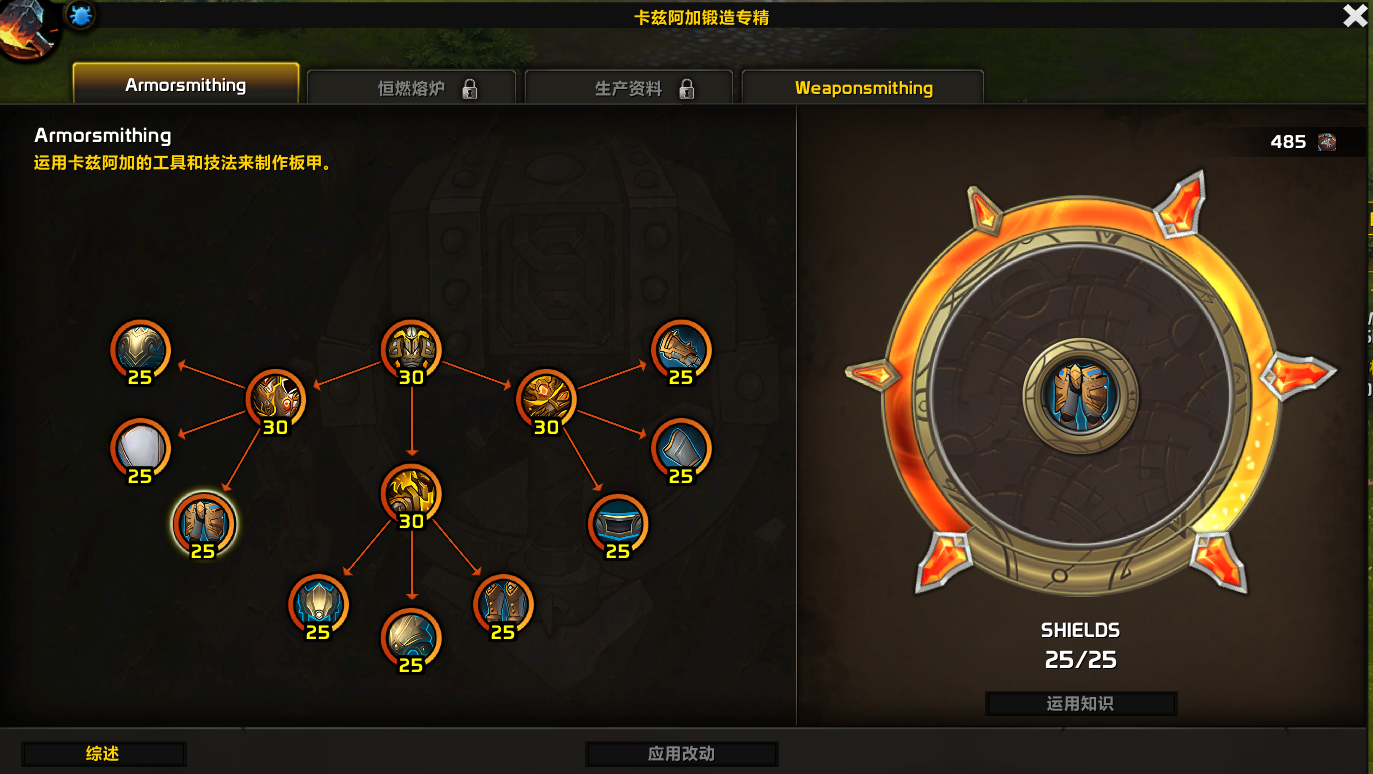This screenshot has height=774, width=1373.
Task: Select the brown boots node
Action: [502, 604]
